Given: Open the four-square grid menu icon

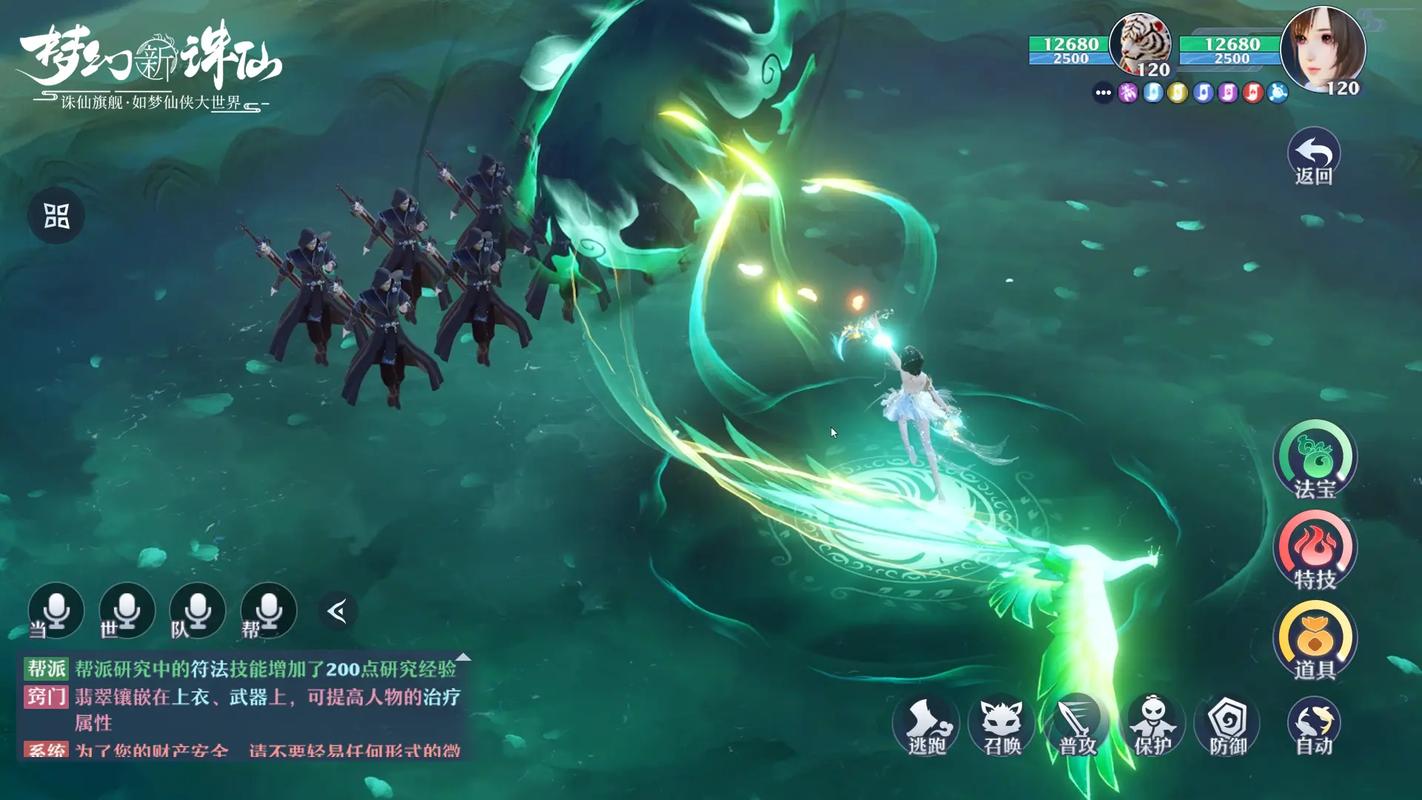Looking at the screenshot, I should point(56,215).
